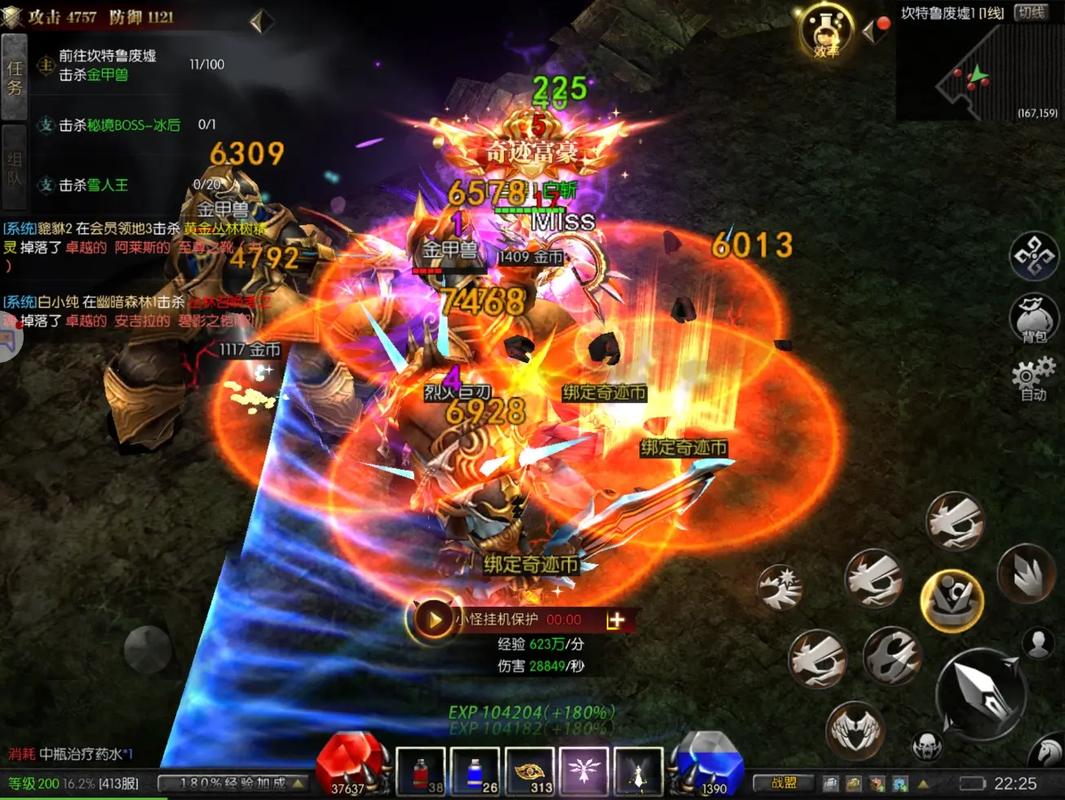The width and height of the screenshot is (1065, 800).
Task: Click the 切线 switch-line button
Action: click(1030, 12)
